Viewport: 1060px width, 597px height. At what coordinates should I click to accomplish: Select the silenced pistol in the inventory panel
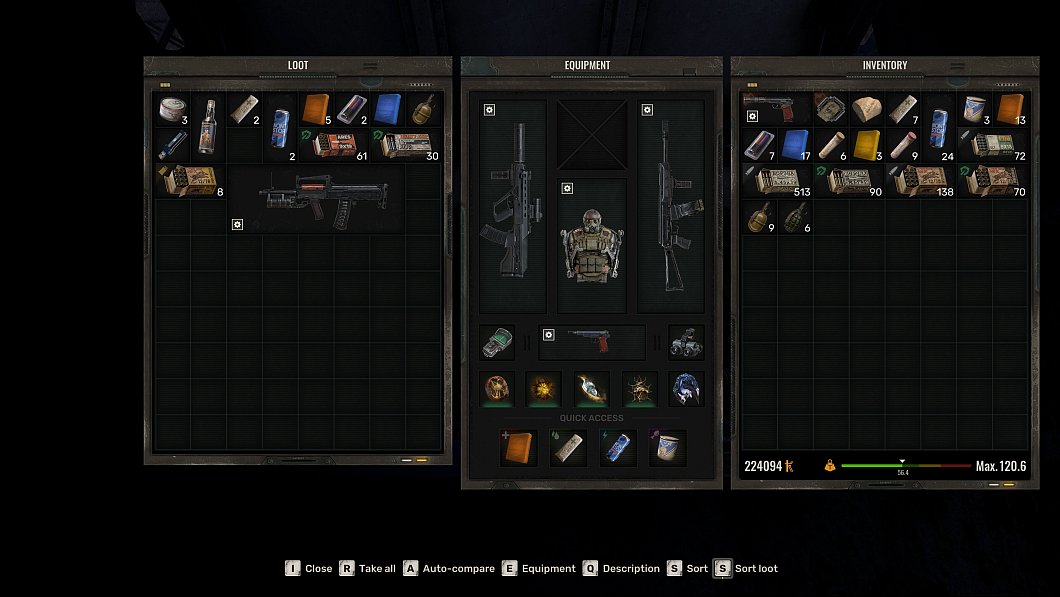point(777,109)
